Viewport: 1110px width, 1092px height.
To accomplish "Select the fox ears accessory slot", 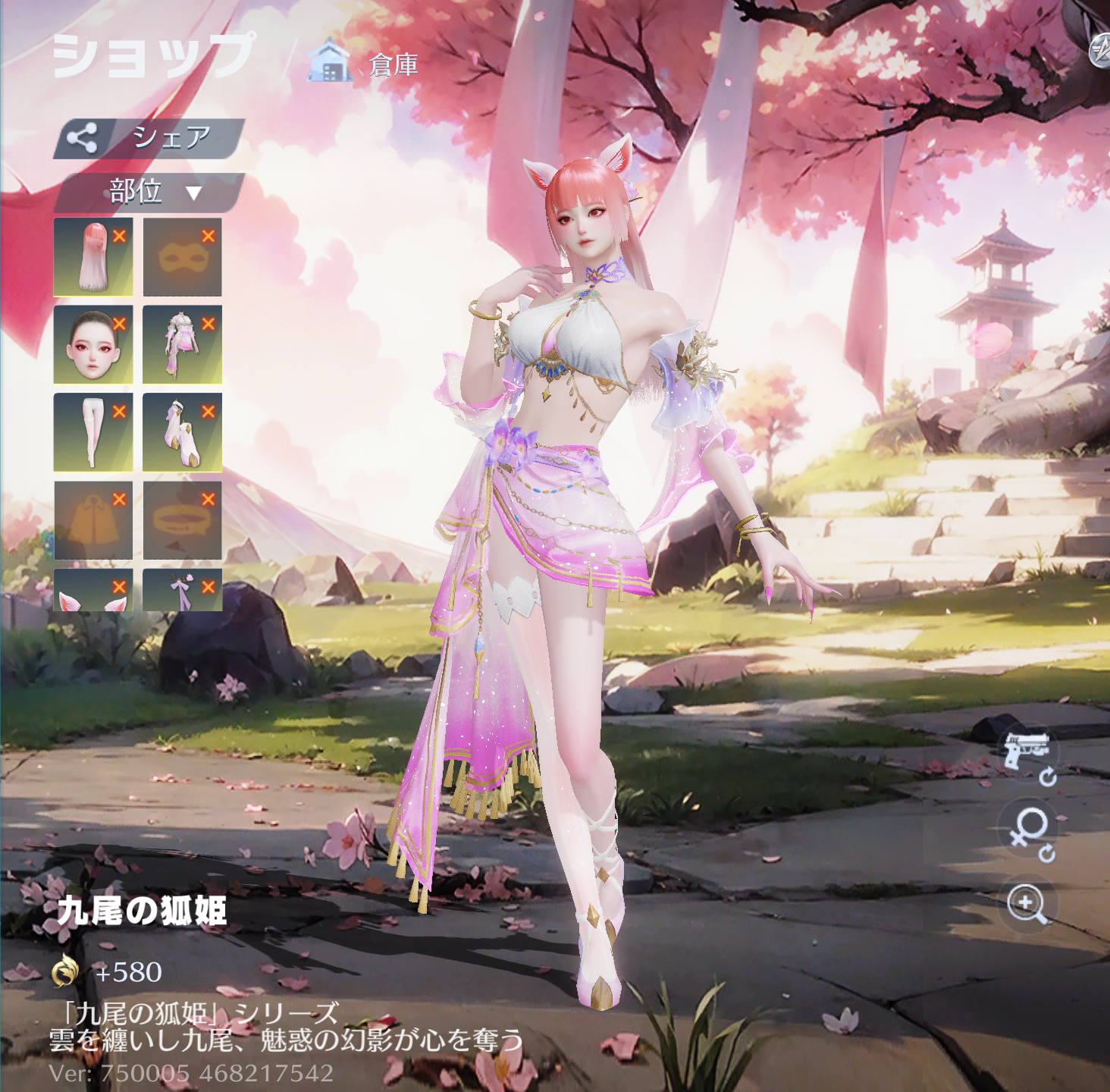I will point(92,591).
